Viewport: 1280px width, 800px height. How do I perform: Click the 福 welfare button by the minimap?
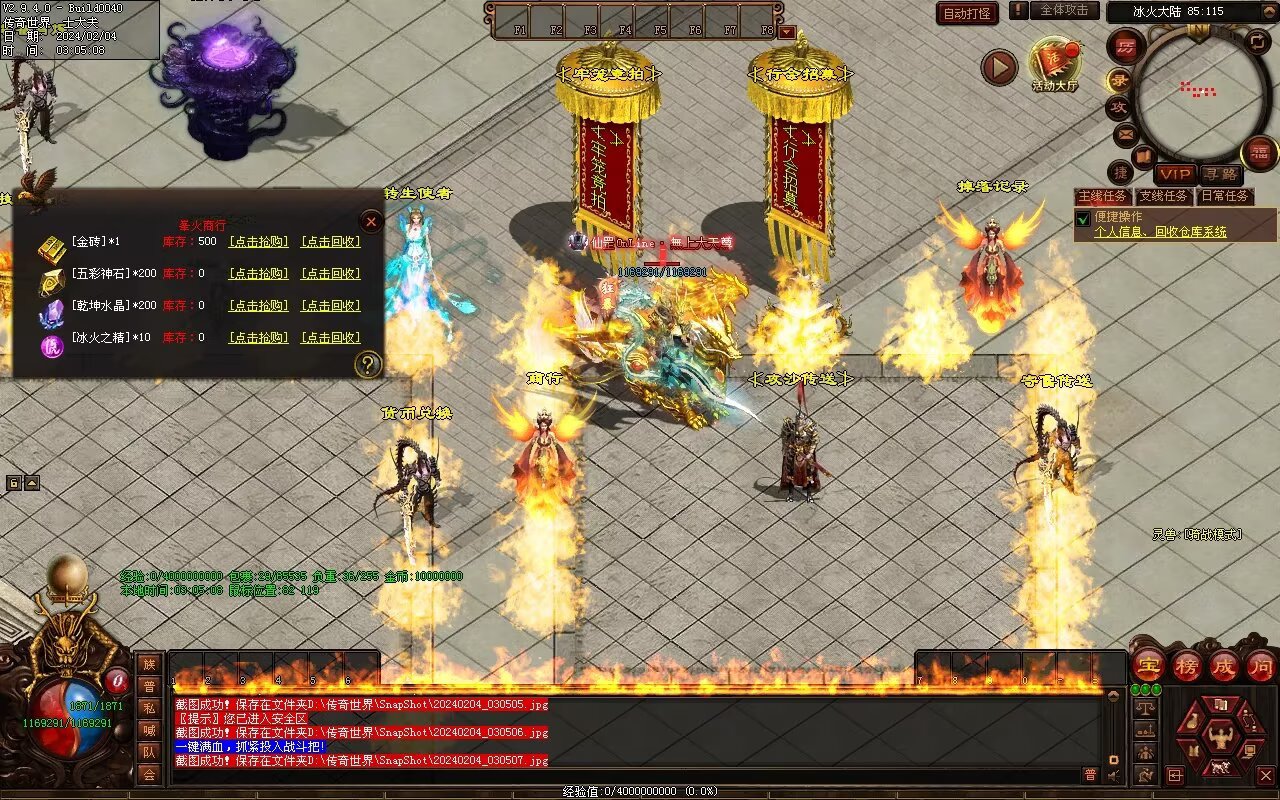click(1258, 153)
